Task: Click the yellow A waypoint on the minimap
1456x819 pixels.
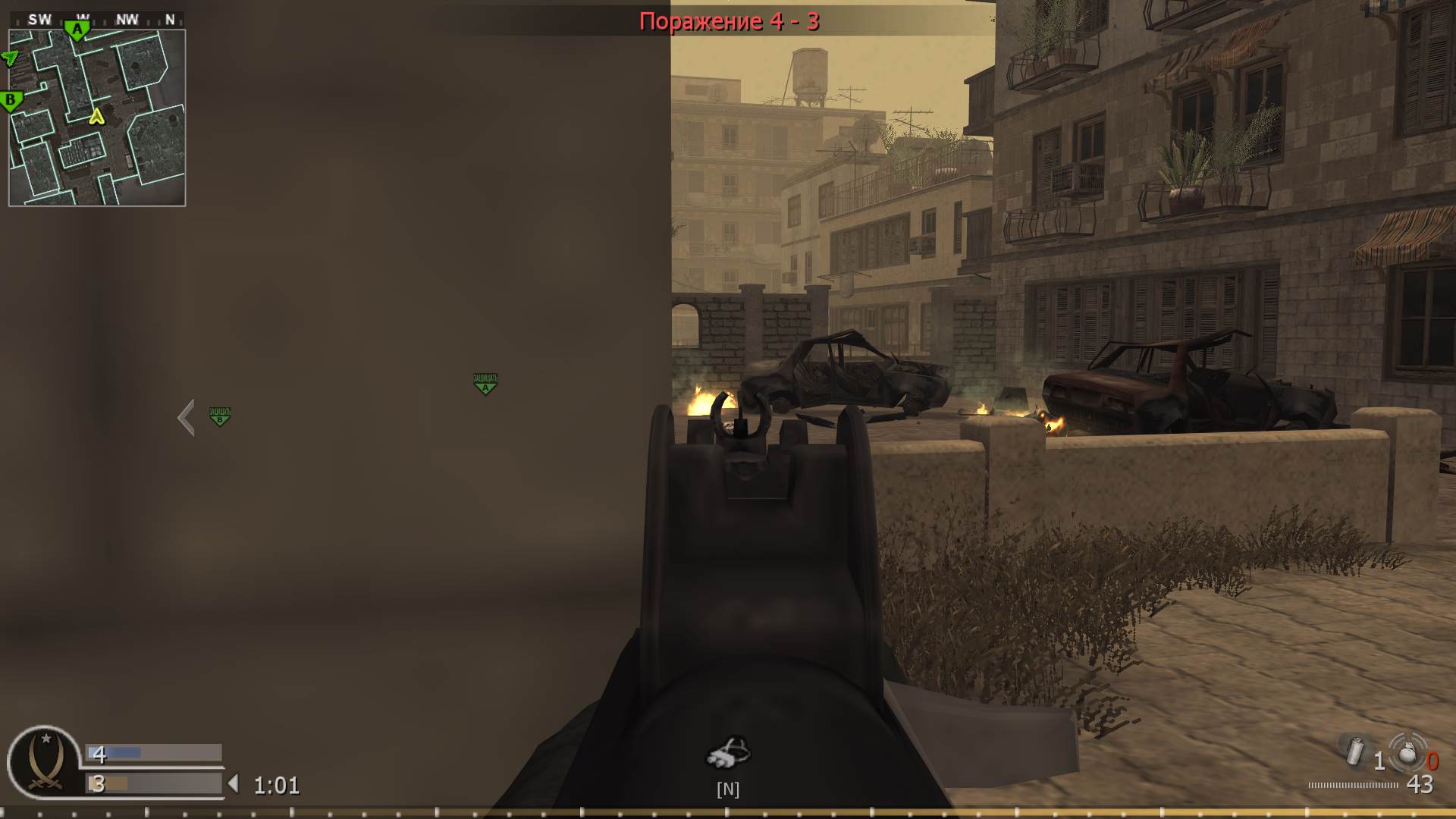Action: [96, 118]
